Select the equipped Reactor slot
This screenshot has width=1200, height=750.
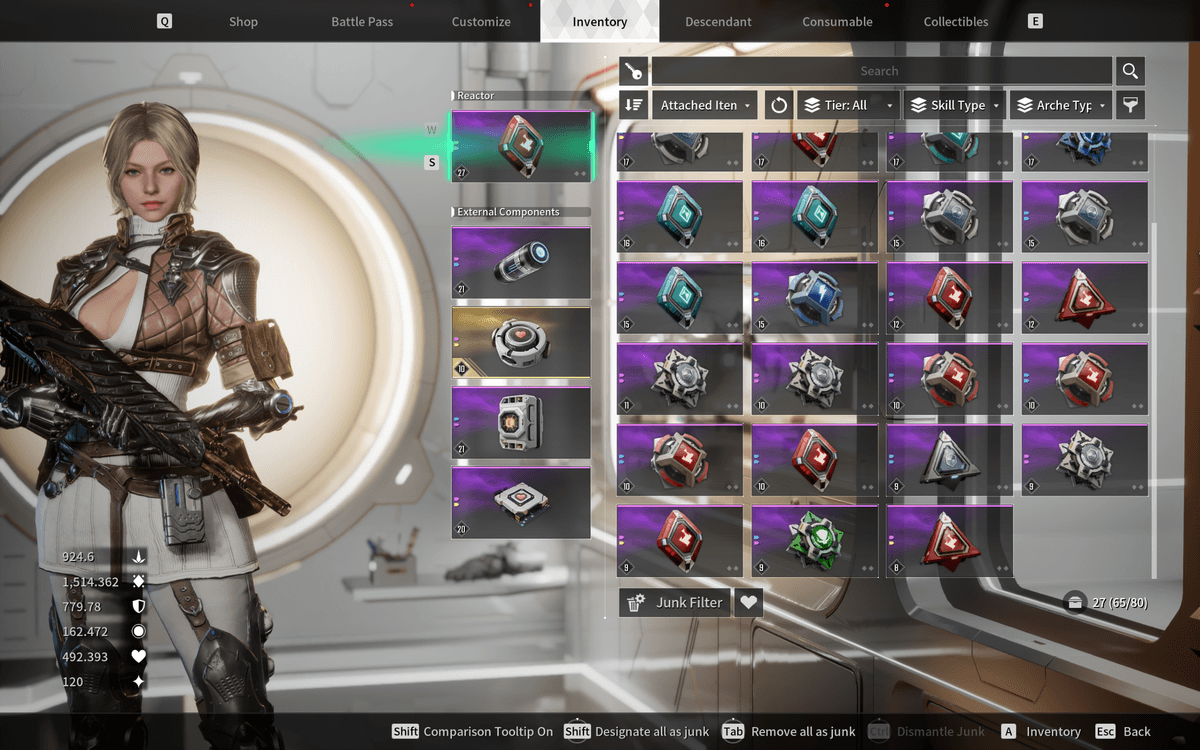521,145
